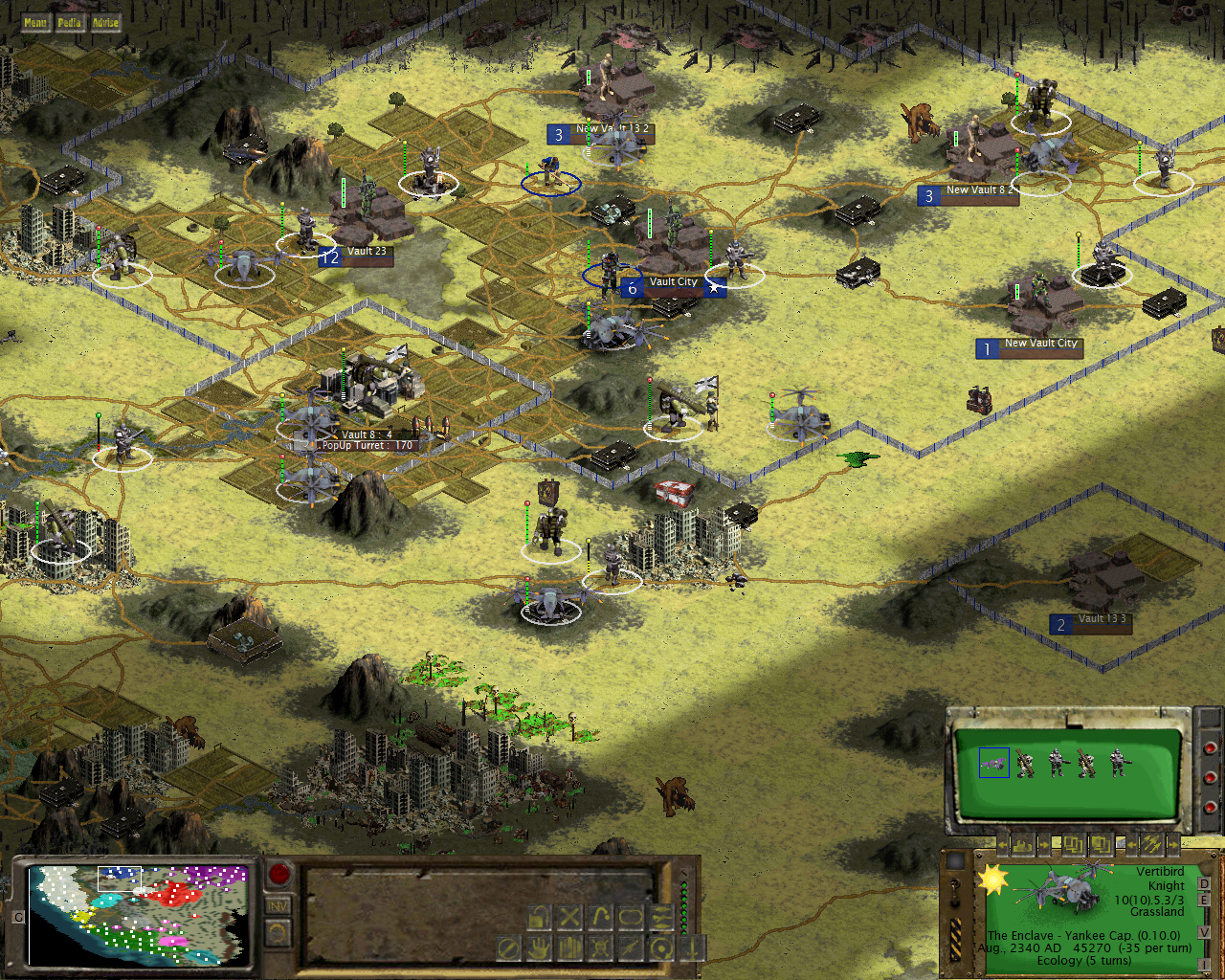Open the Menu at the top left

[35, 23]
